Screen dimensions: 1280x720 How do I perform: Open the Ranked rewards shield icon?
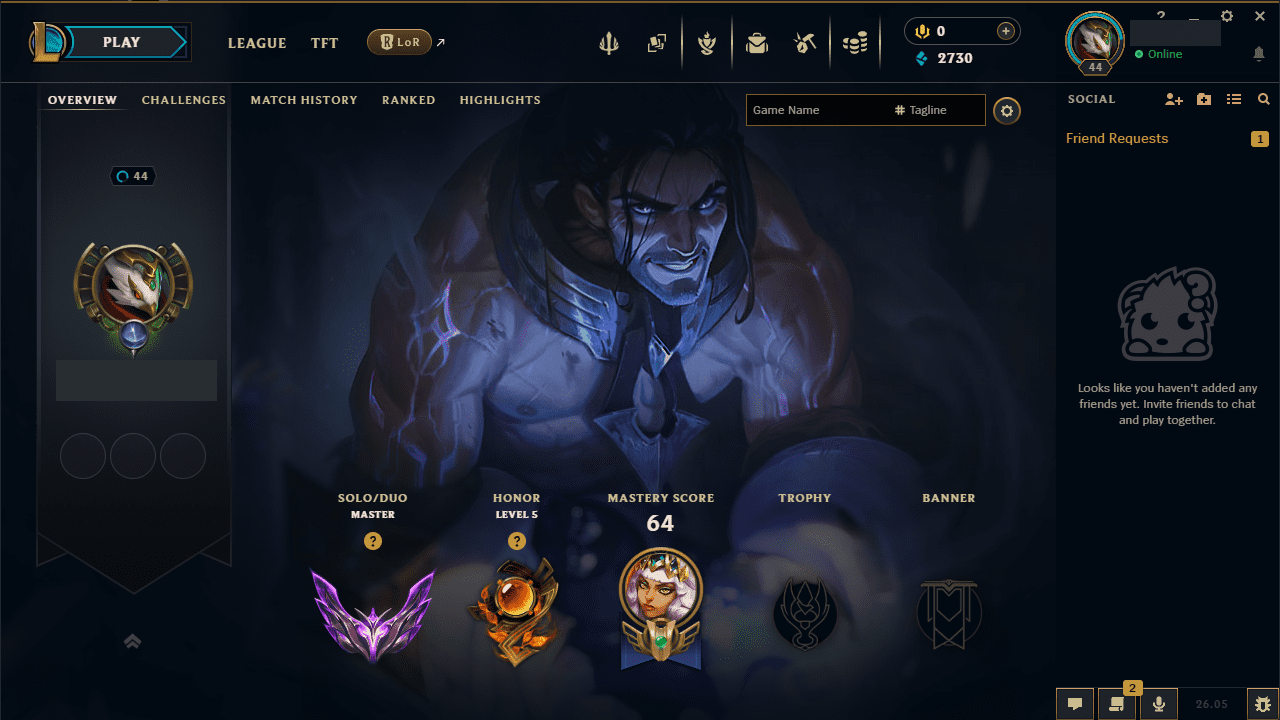(707, 42)
